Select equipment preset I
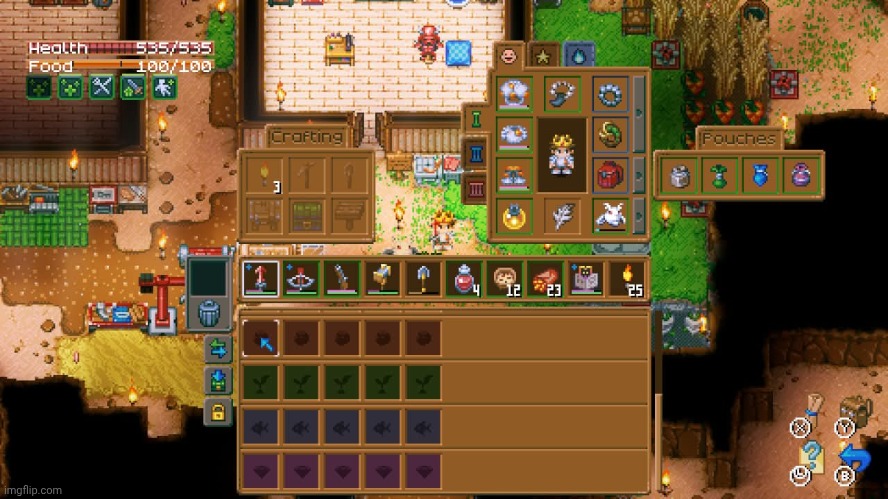Viewport: 888px width, 499px height. pos(476,122)
